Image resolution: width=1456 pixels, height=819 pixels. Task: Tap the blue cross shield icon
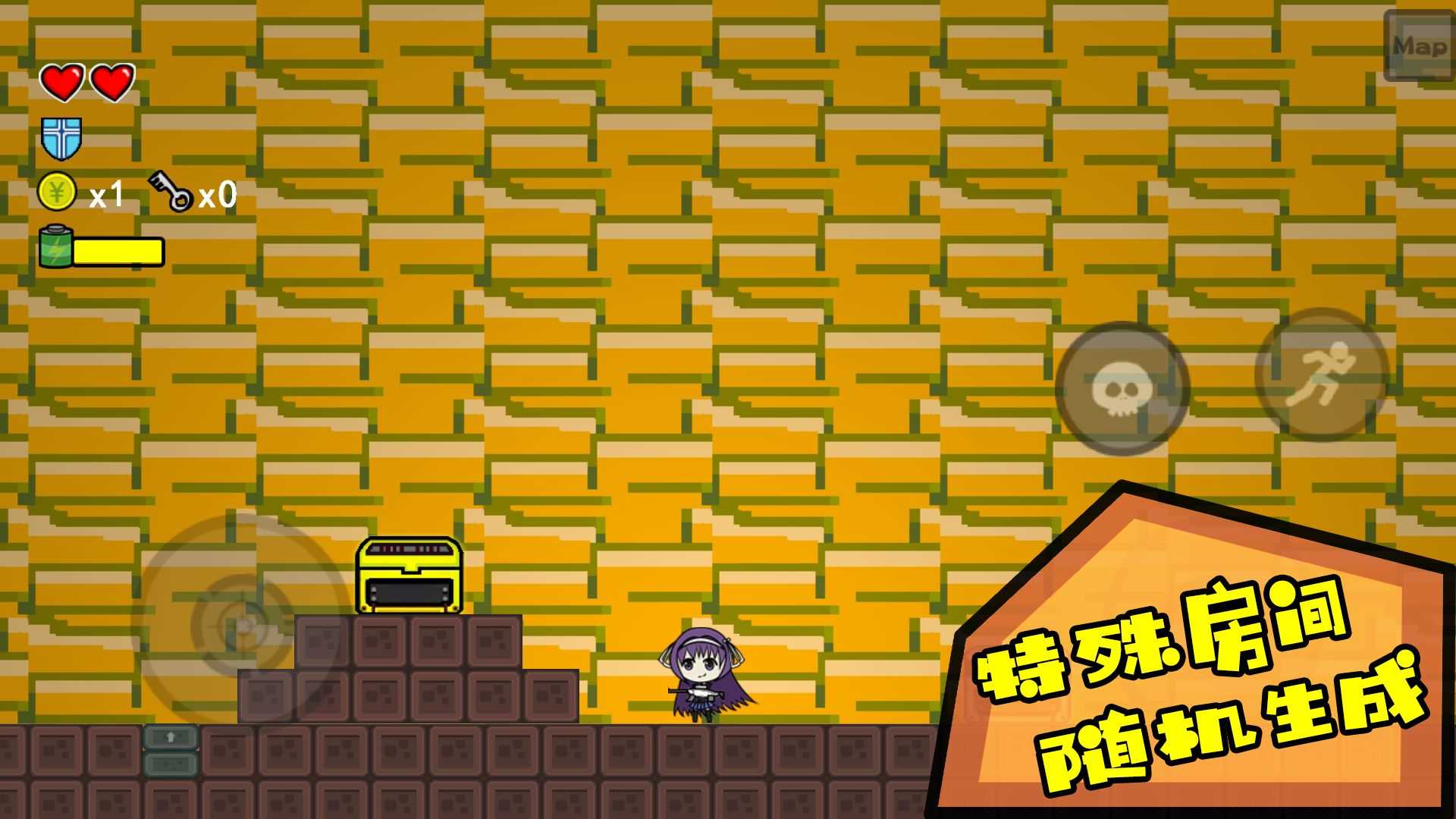61,138
